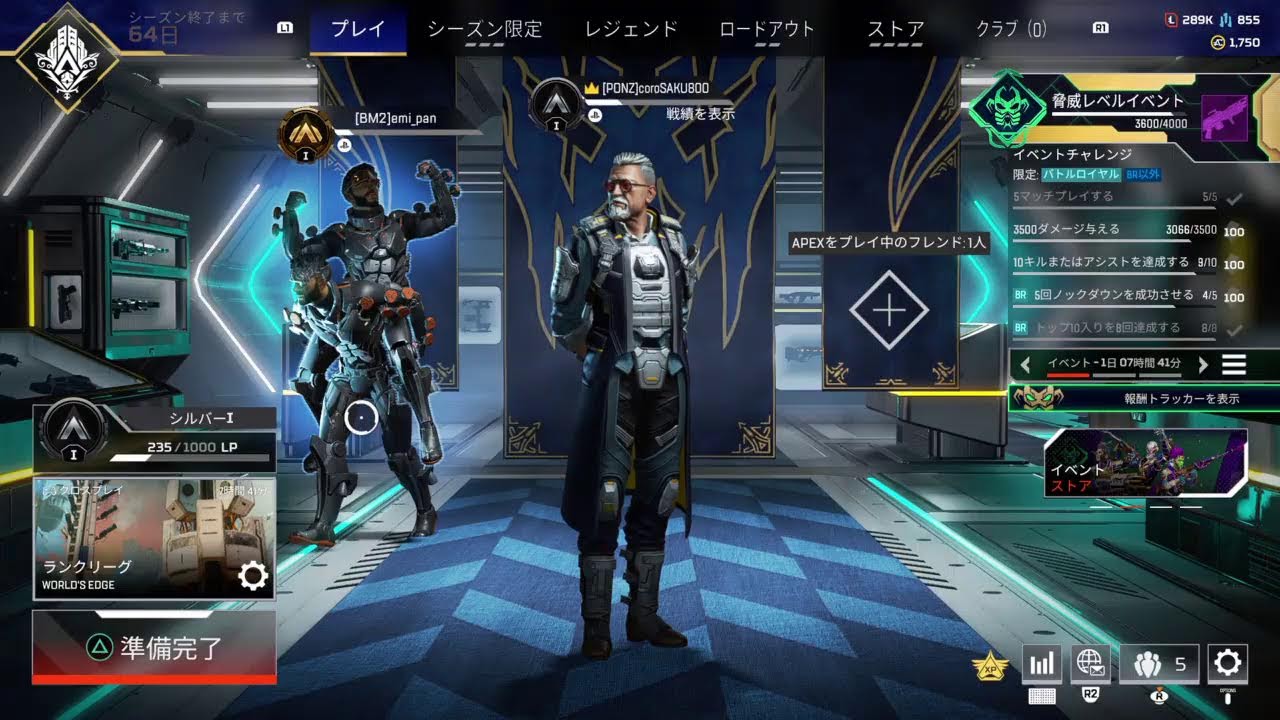This screenshot has height=720, width=1280.
Task: Show stats with 戦績を表示
Action: pyautogui.click(x=700, y=114)
